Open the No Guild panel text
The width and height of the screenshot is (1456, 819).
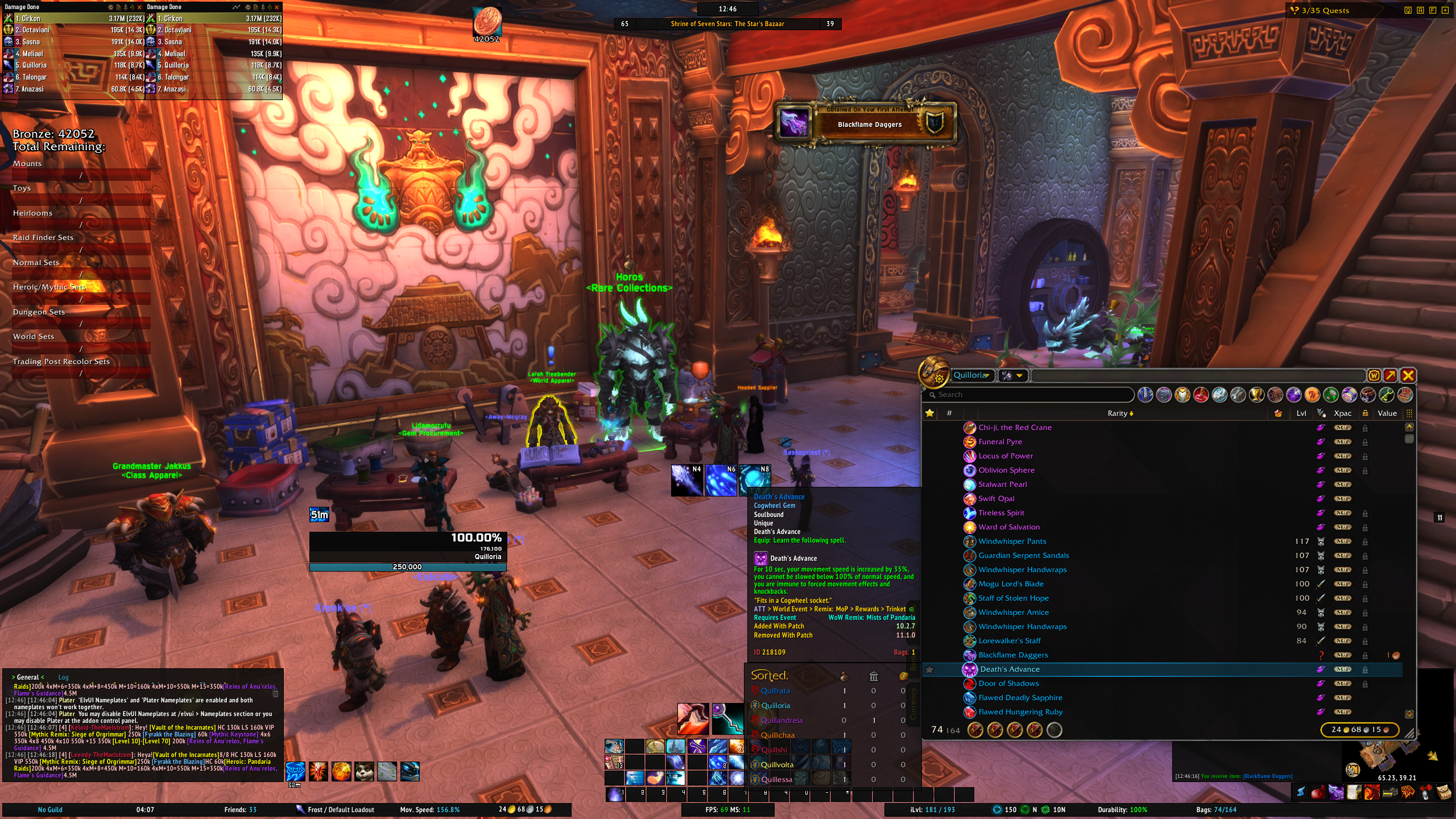point(50,810)
